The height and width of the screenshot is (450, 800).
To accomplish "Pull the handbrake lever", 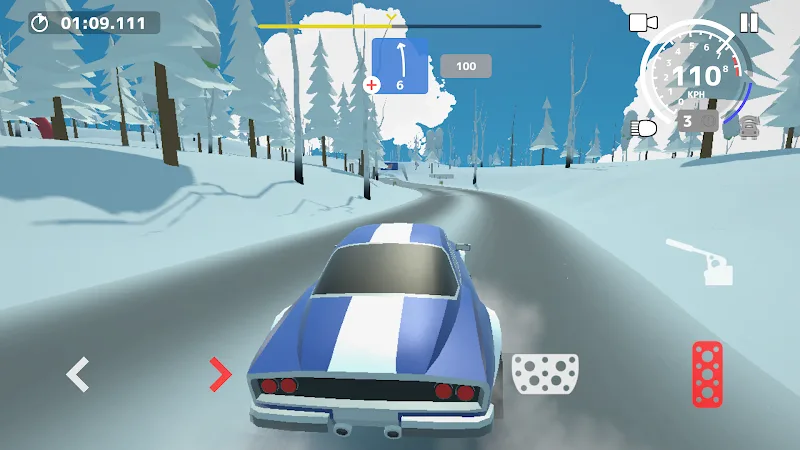I will [x=704, y=262].
